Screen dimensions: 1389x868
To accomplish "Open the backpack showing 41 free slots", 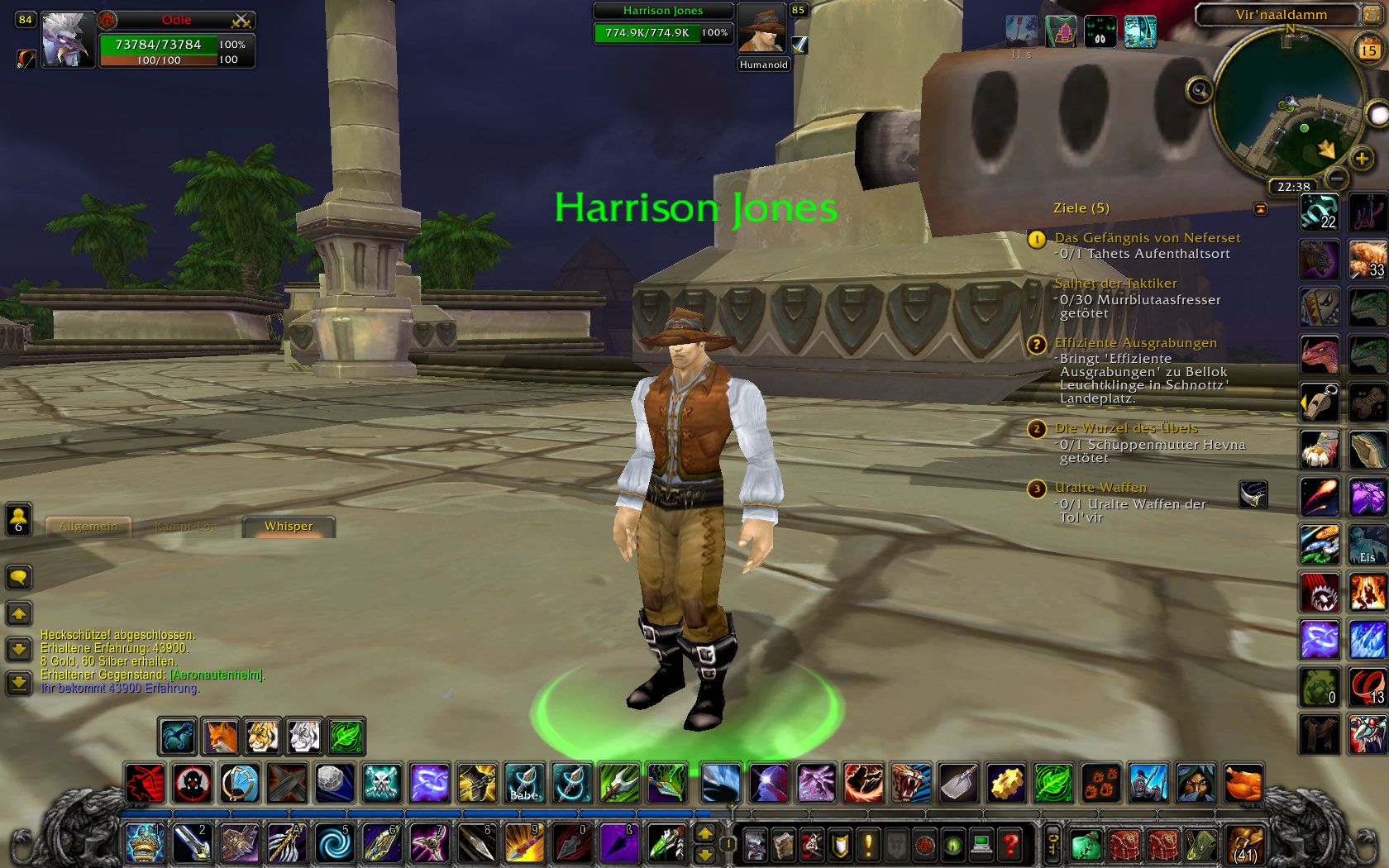I will (1244, 845).
